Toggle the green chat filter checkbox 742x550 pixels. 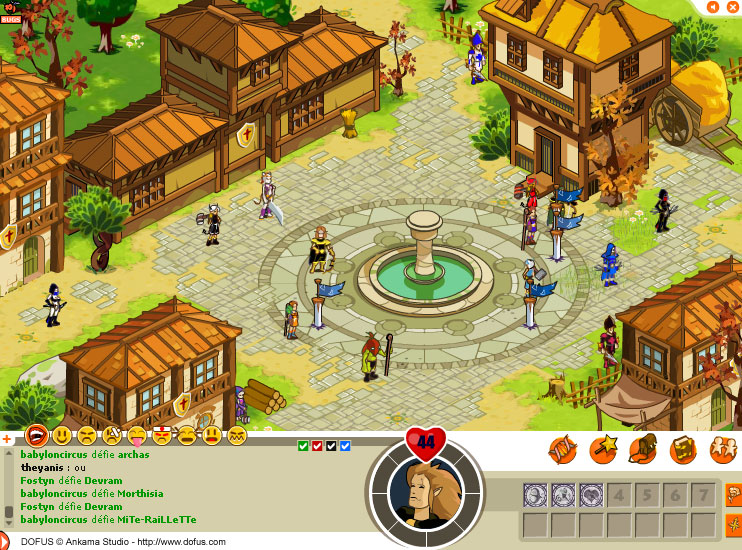pos(303,446)
